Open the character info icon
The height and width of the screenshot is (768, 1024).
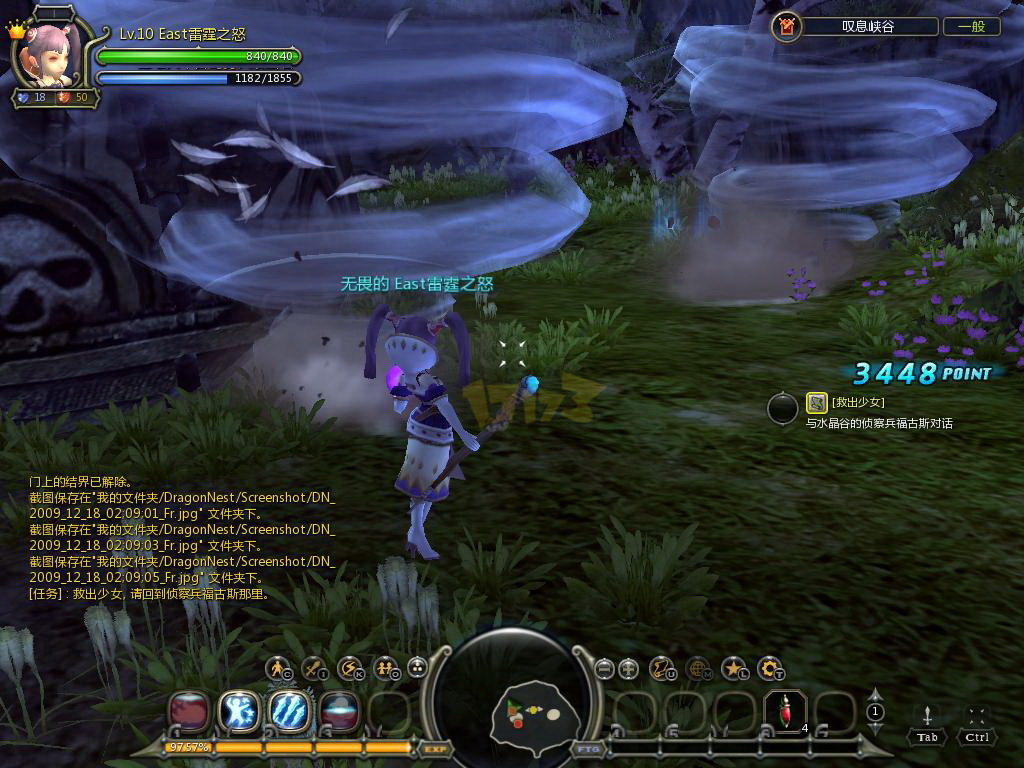point(278,668)
